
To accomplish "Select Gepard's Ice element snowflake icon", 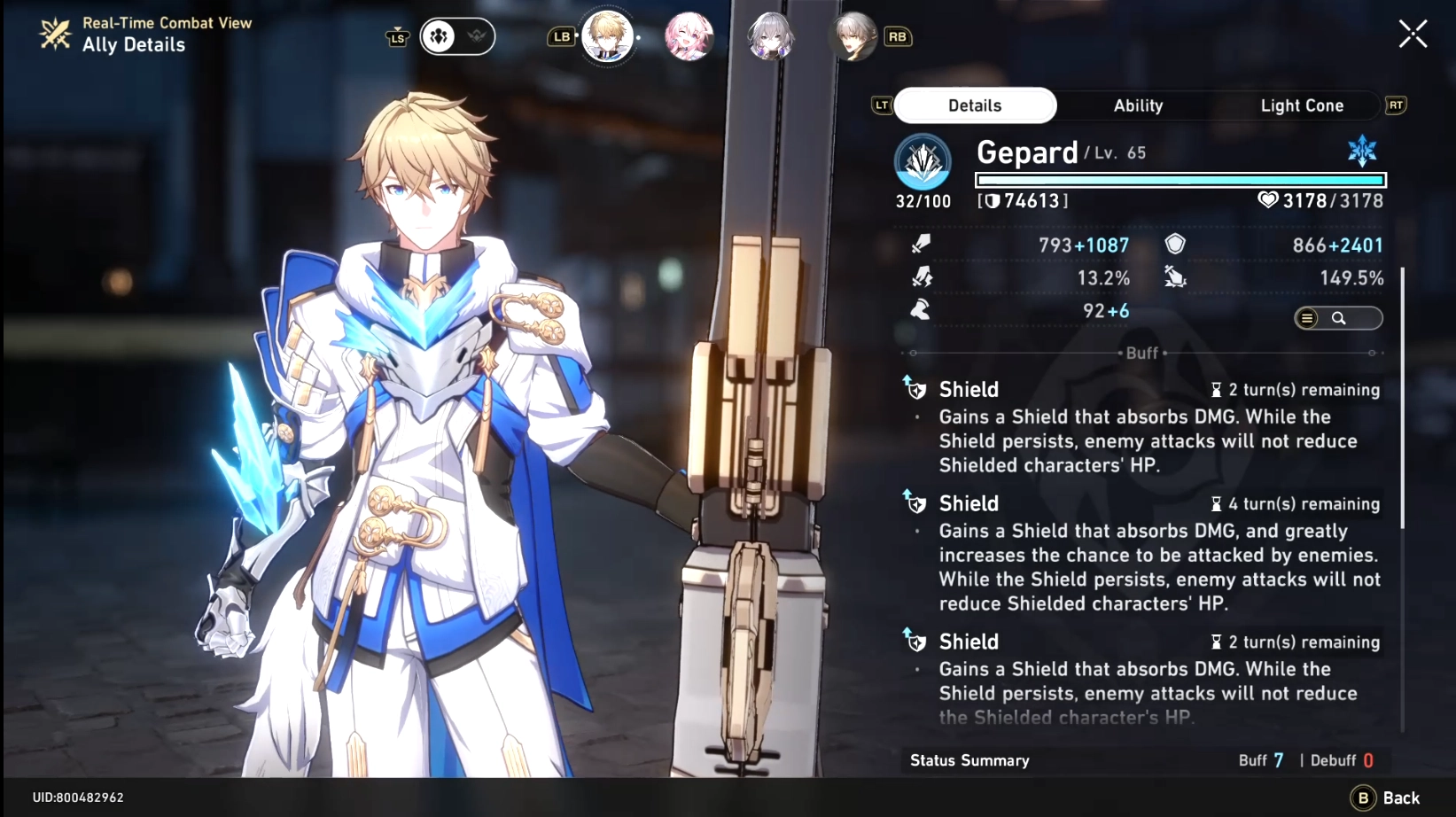I will [x=1362, y=151].
